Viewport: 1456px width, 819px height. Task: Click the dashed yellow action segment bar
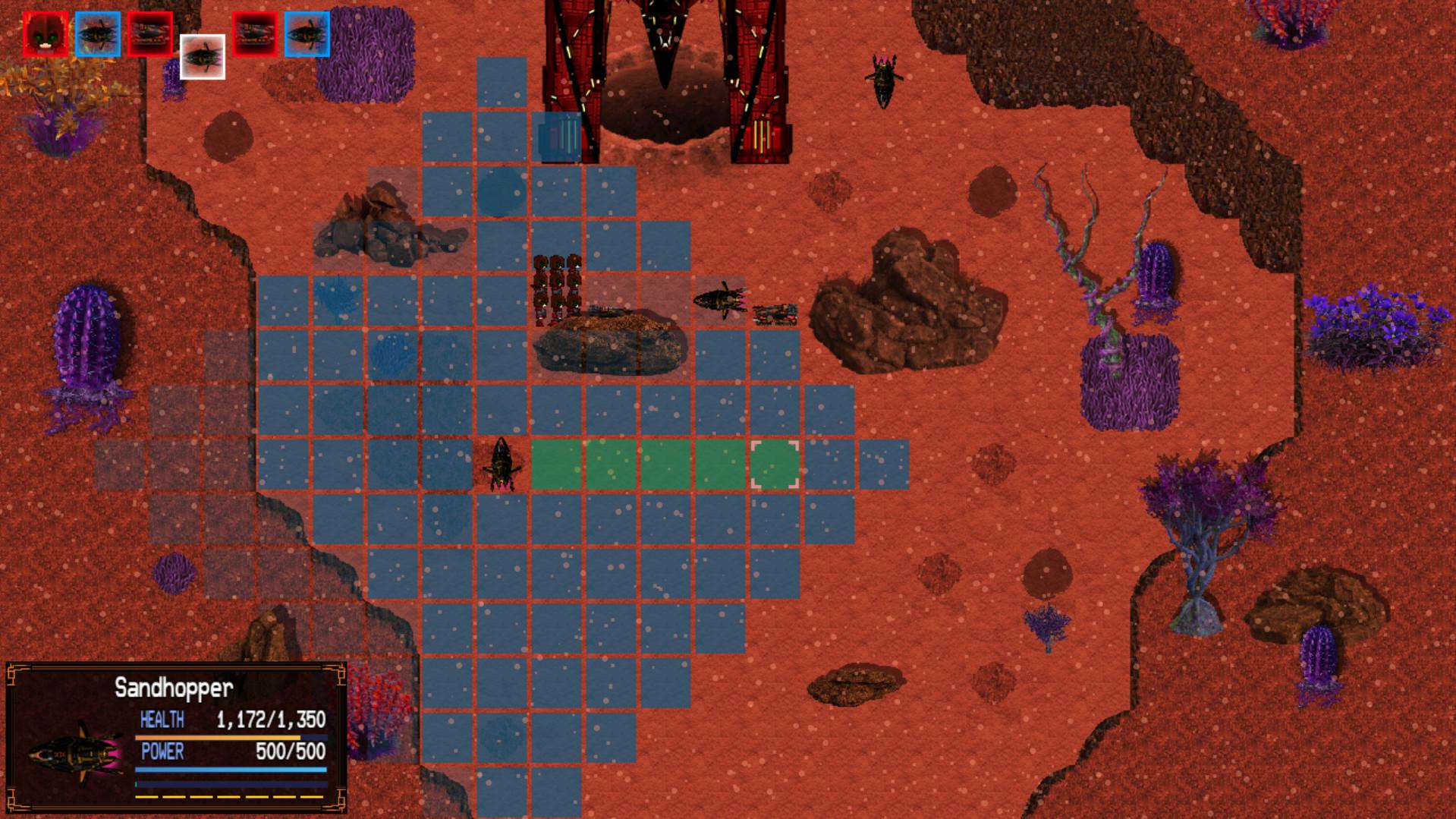coord(228,799)
